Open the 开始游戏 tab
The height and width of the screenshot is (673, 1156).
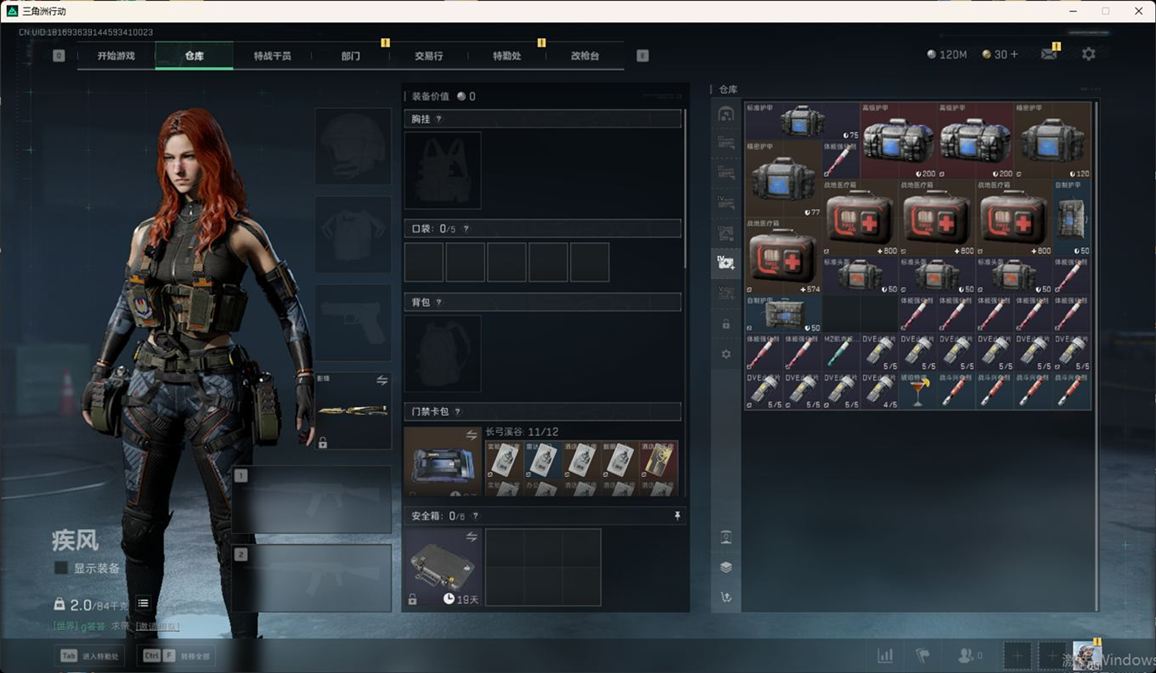click(x=115, y=56)
